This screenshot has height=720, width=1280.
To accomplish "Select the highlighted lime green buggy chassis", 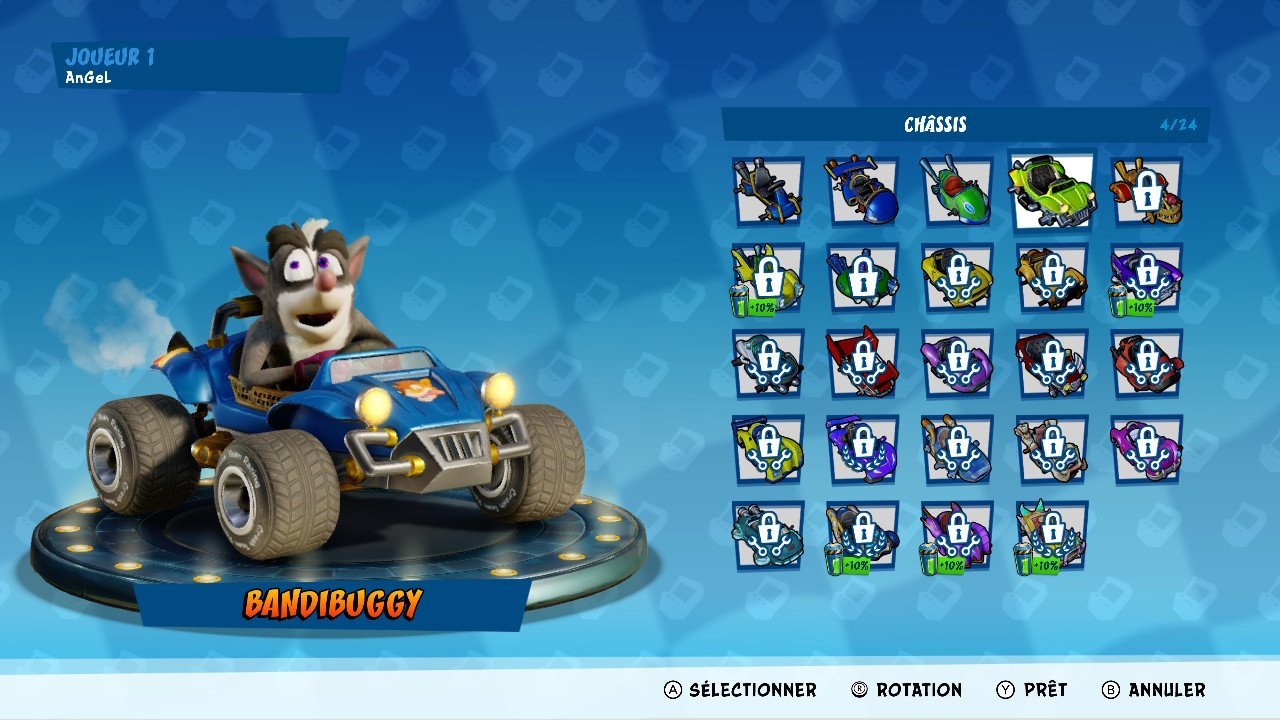I will pyautogui.click(x=1051, y=191).
